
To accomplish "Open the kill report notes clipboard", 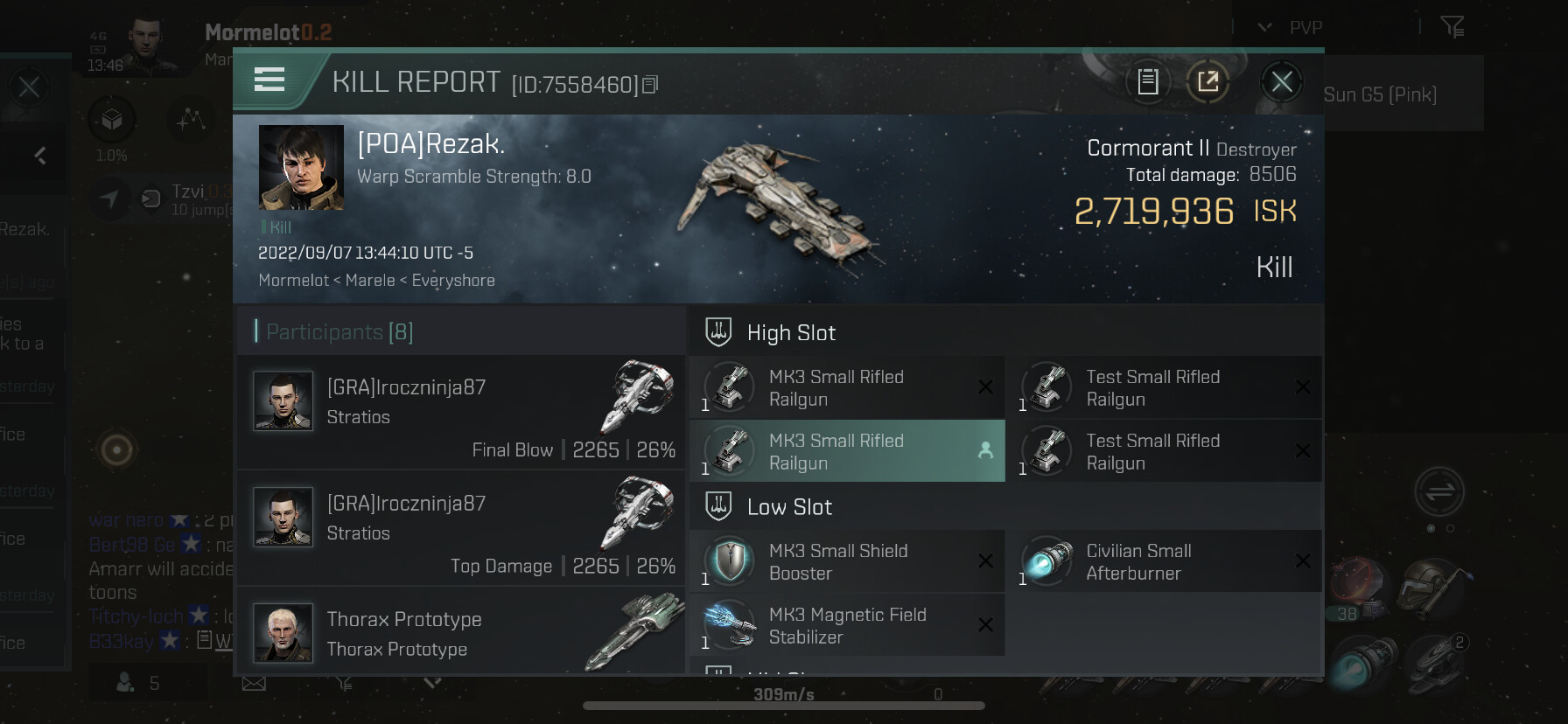I will pos(1147,82).
